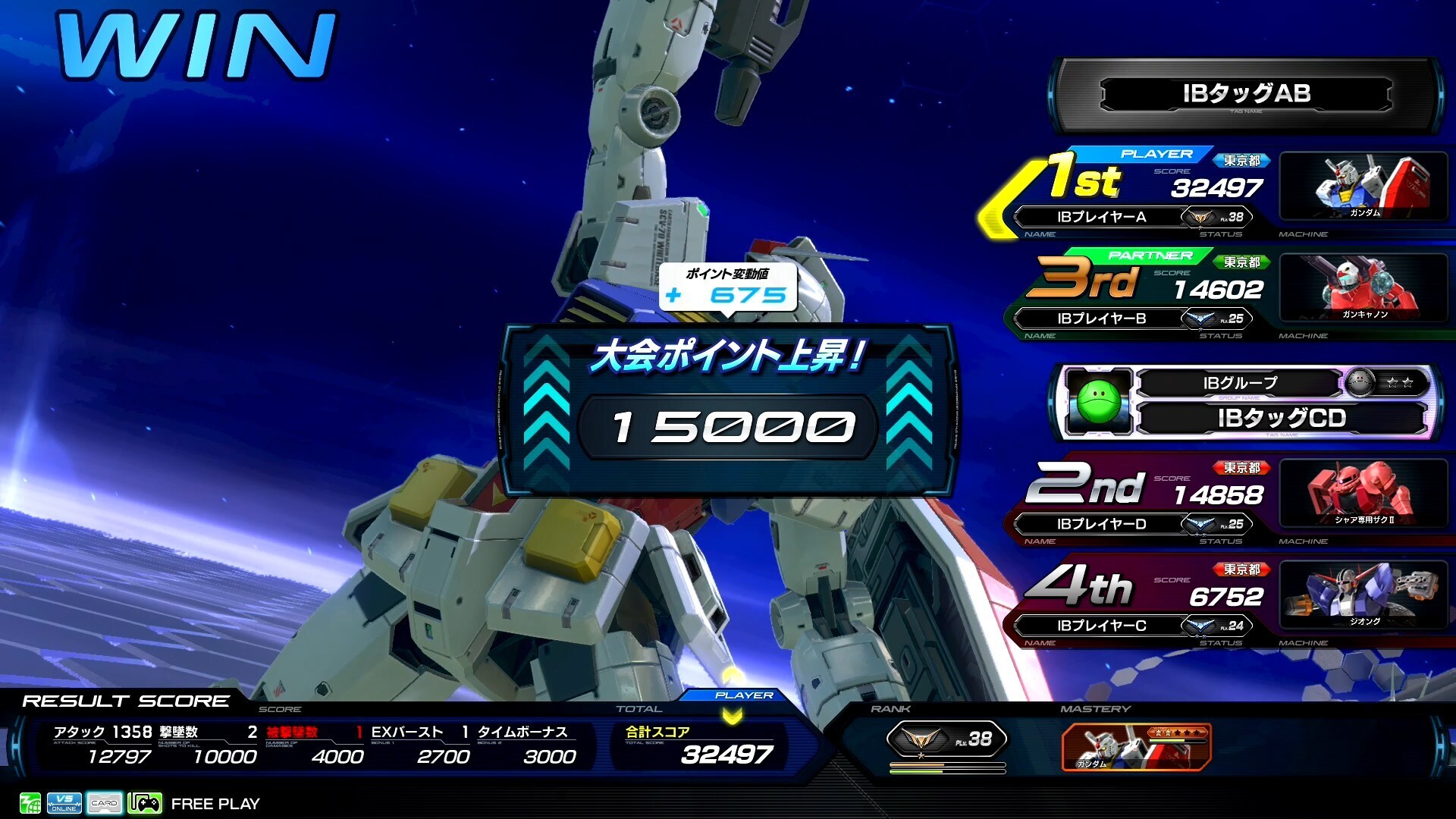Click the green controller icon
The height and width of the screenshot is (819, 1456).
point(145,803)
